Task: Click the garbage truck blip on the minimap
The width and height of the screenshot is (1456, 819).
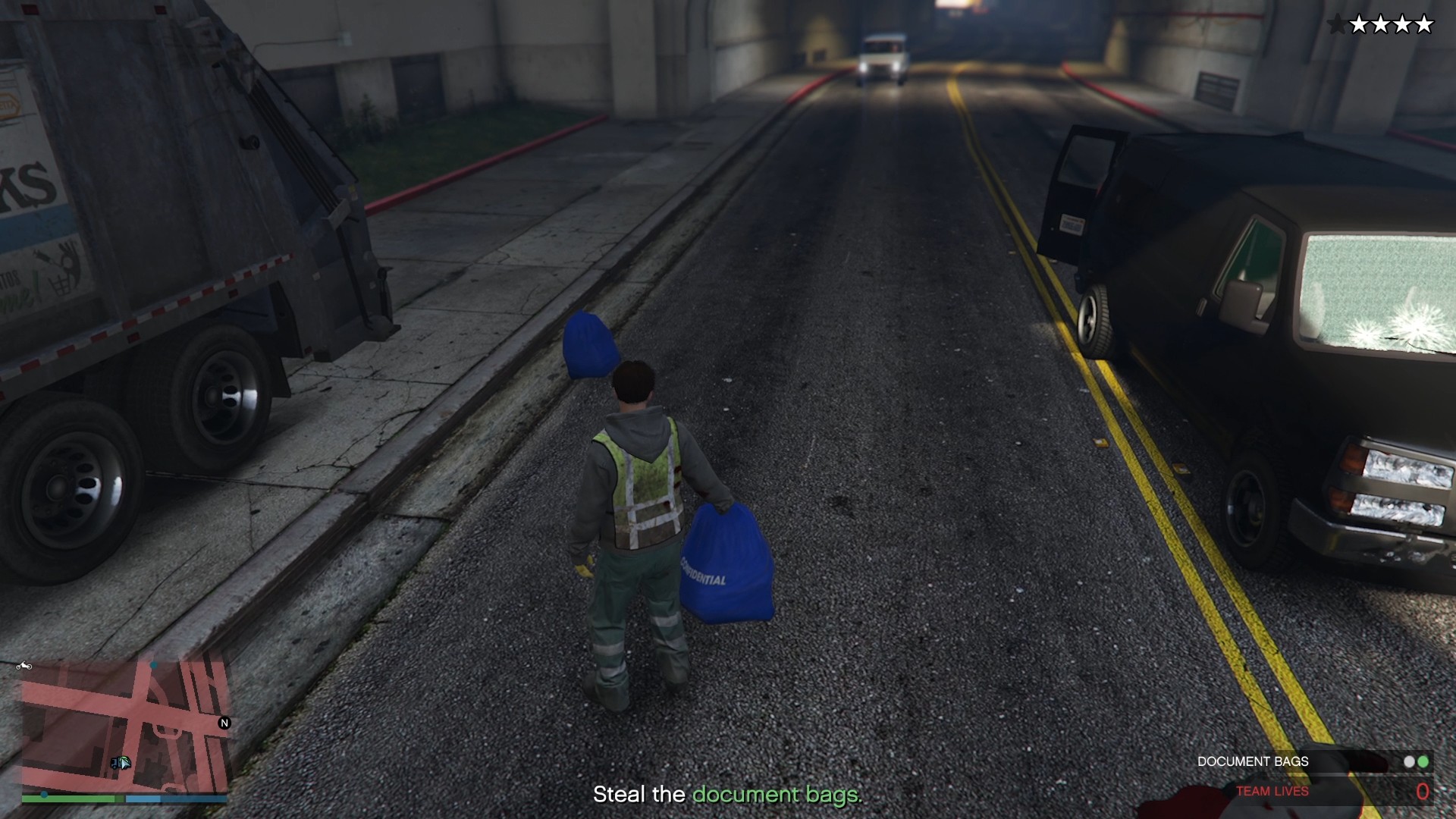Action: pyautogui.click(x=114, y=764)
